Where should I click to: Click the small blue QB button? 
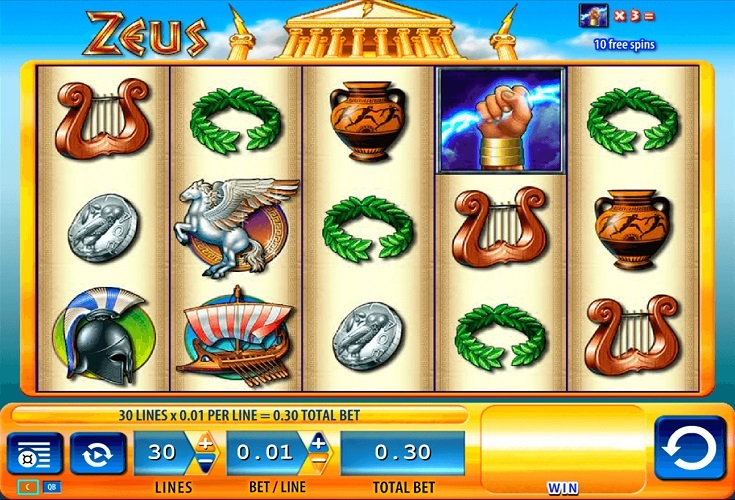click(51, 487)
